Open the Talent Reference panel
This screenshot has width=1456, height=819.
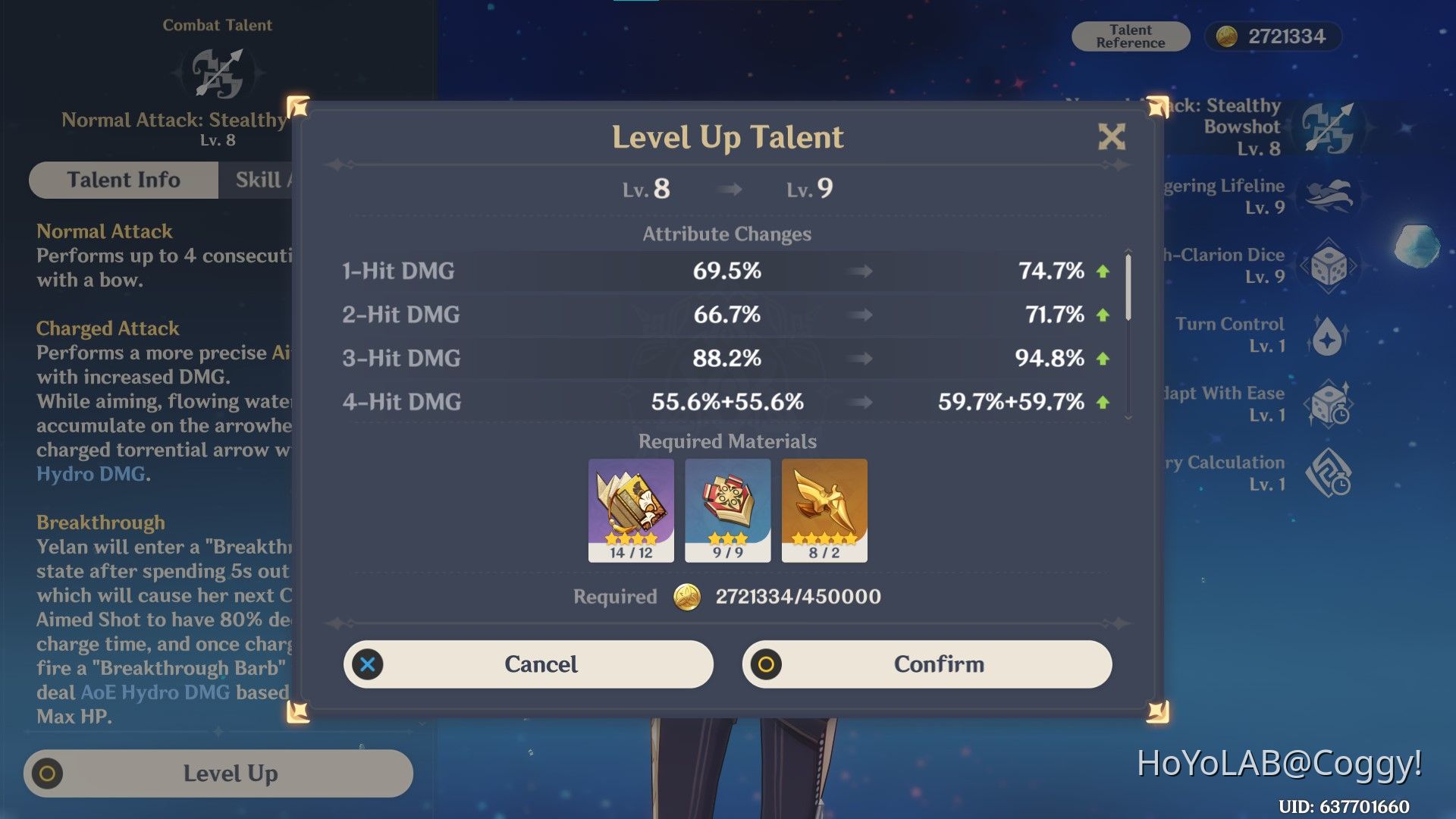(x=1129, y=36)
